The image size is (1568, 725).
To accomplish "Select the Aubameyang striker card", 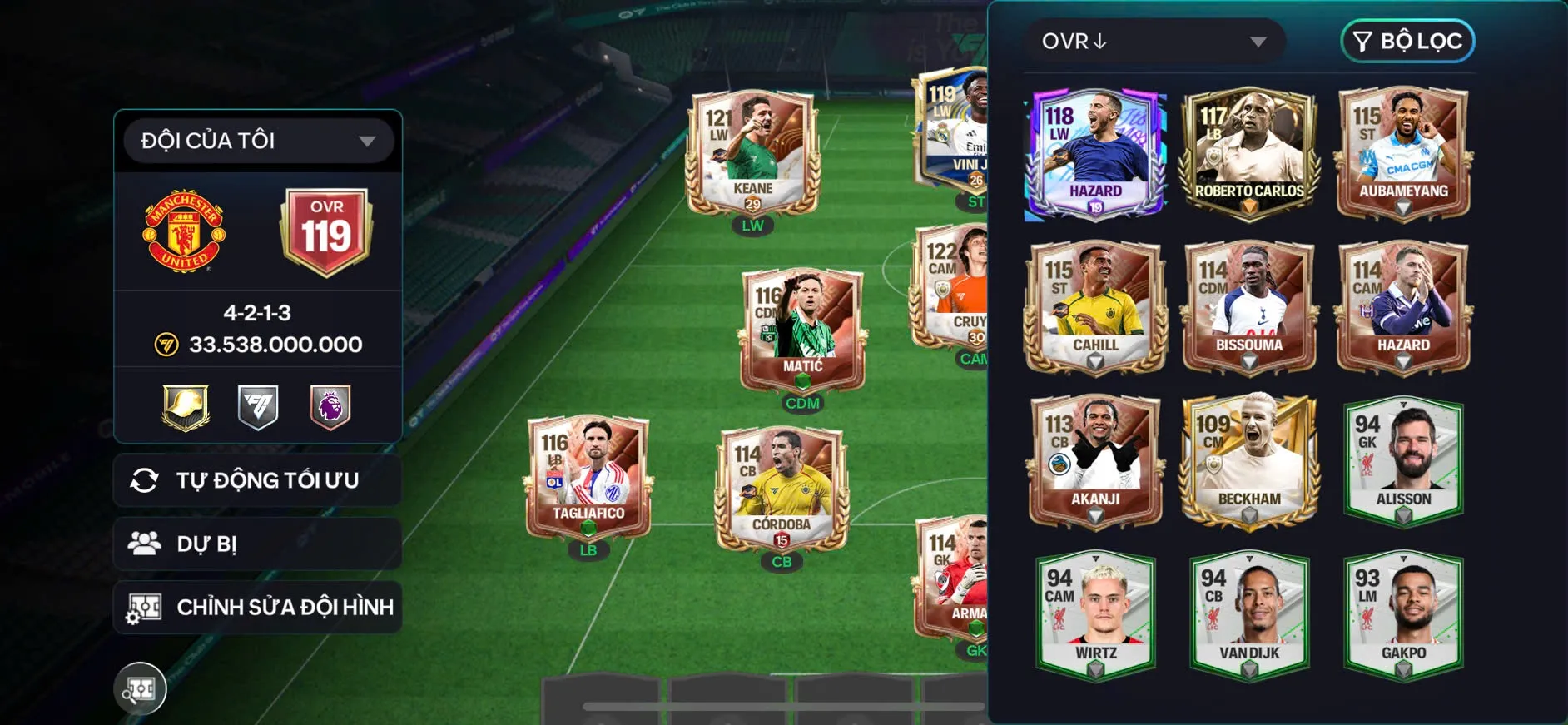I will click(1403, 154).
